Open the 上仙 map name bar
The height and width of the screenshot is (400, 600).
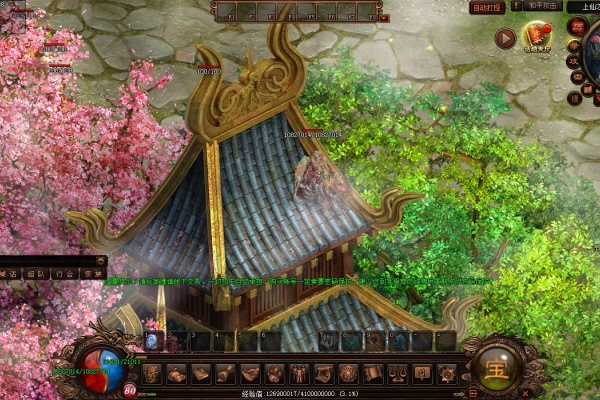(x=584, y=7)
